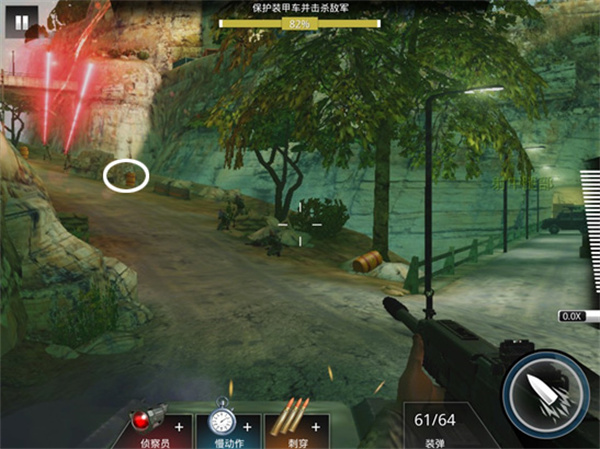Pause the game with the pause button
600x449 pixels.
point(22,19)
